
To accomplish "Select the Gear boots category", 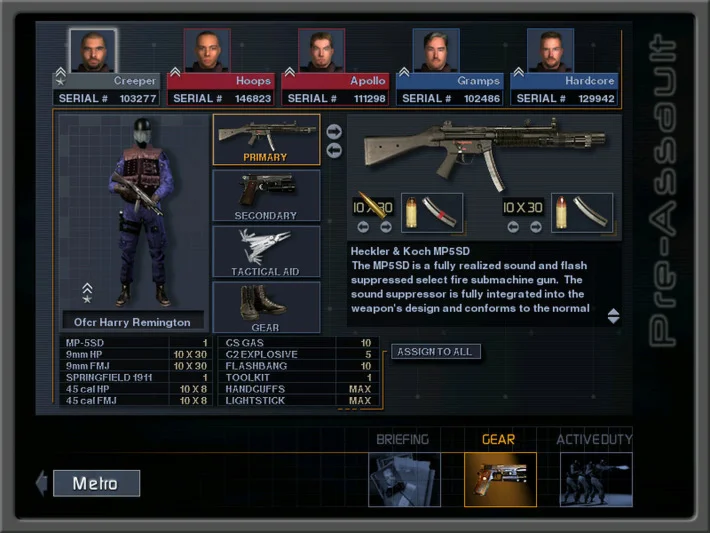I will (266, 307).
